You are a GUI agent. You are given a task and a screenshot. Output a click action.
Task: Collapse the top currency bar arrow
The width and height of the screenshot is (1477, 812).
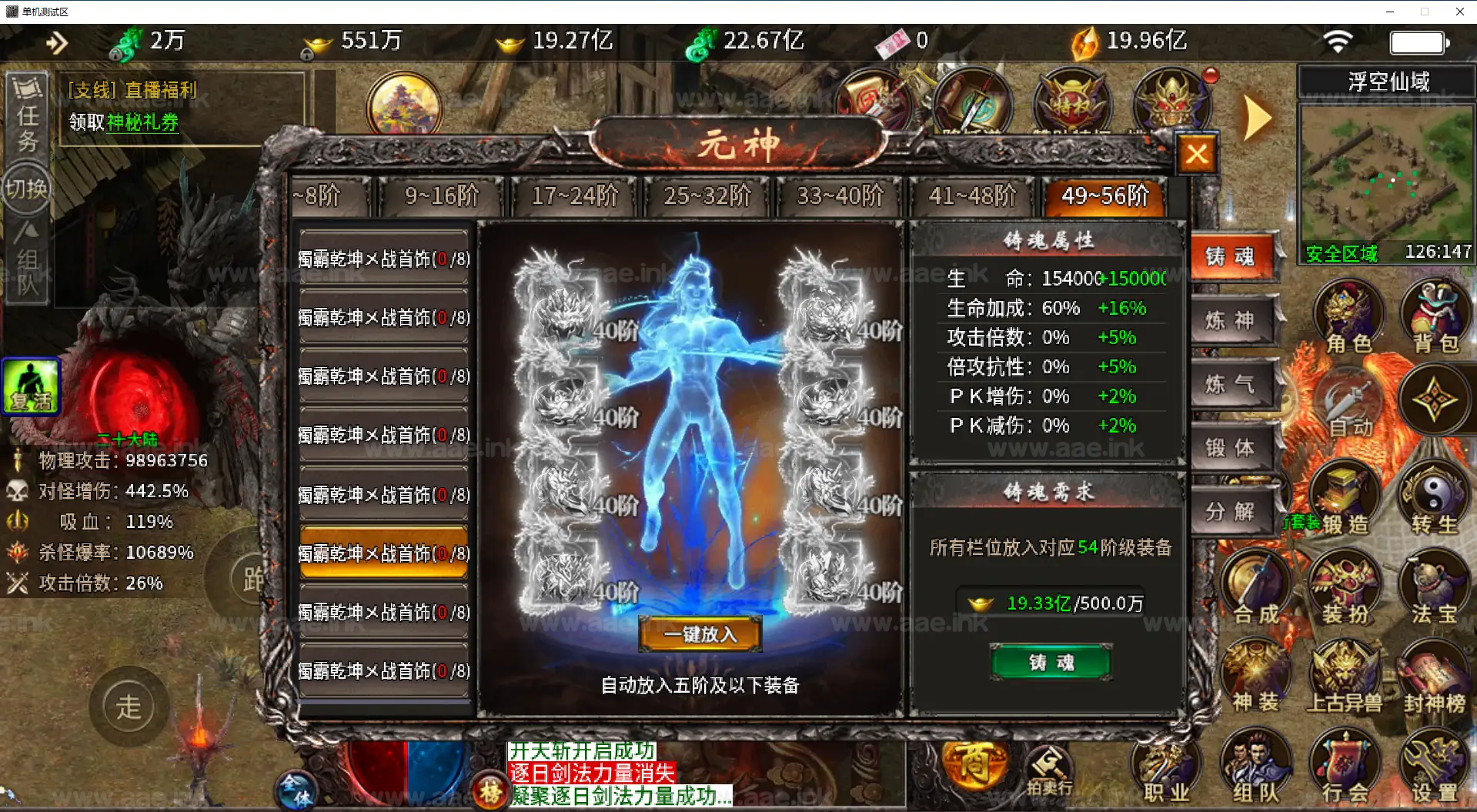tap(57, 42)
